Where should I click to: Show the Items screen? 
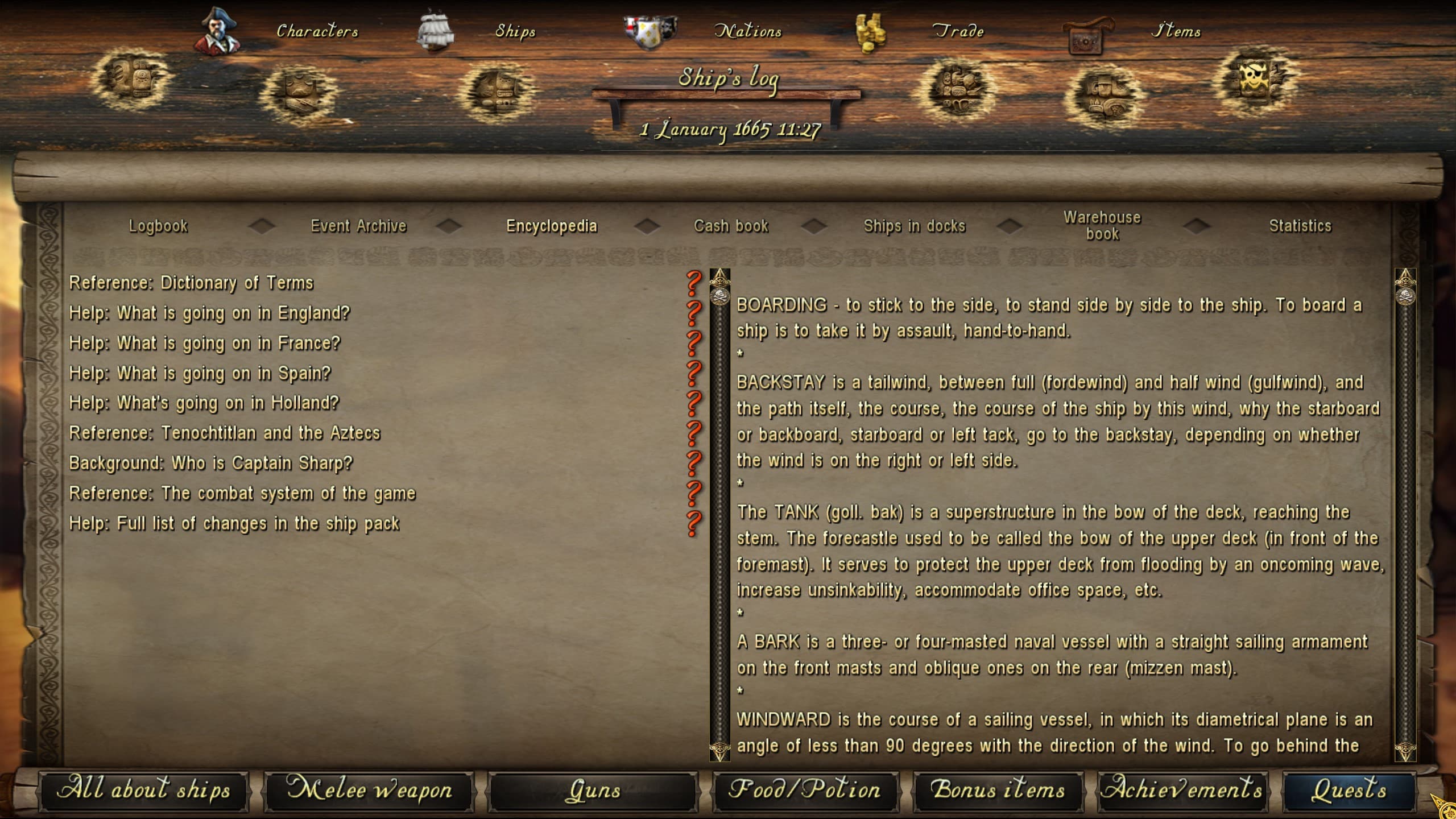point(1176,31)
